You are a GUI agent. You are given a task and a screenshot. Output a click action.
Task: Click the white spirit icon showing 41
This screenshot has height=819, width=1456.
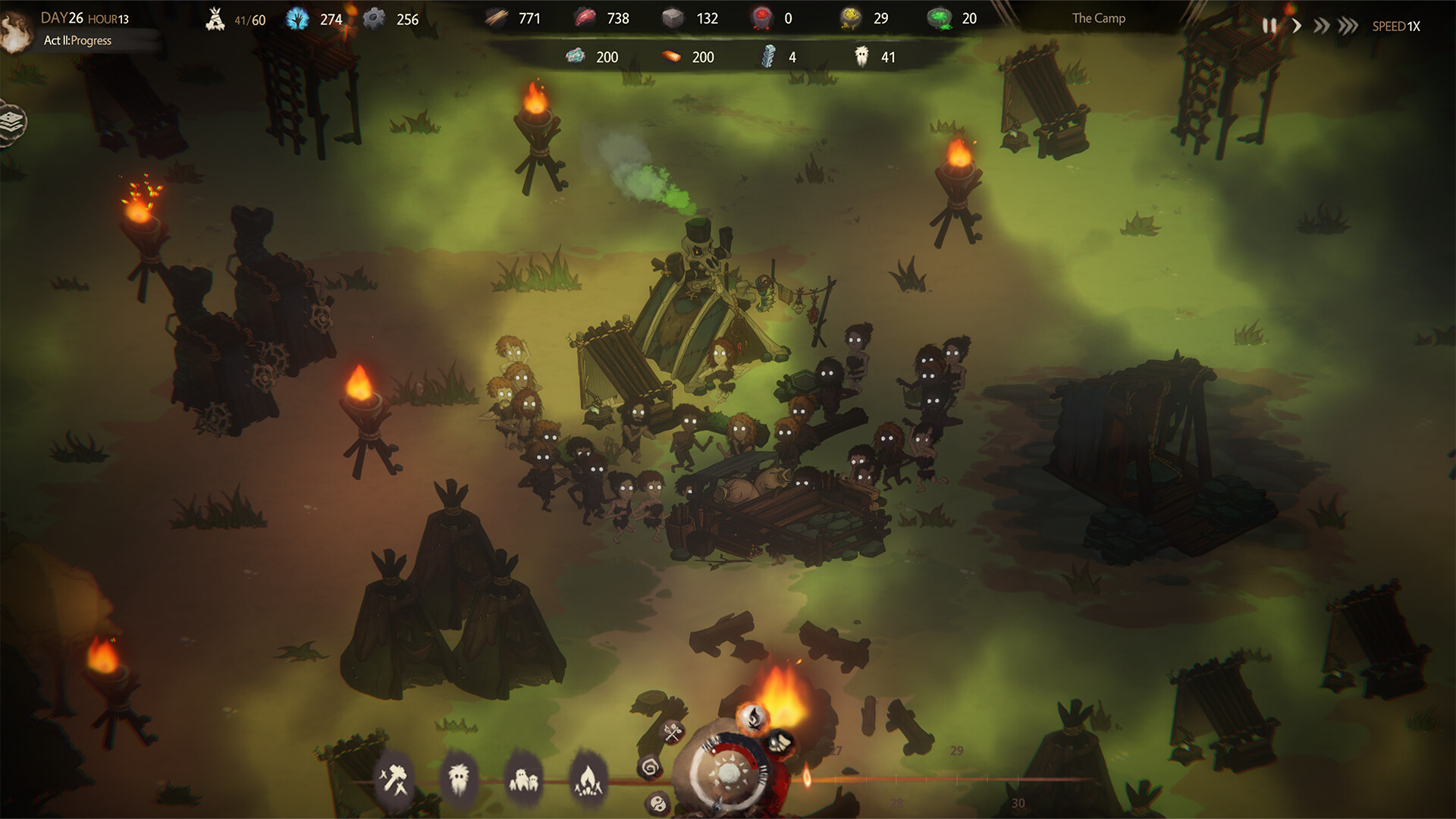(861, 57)
